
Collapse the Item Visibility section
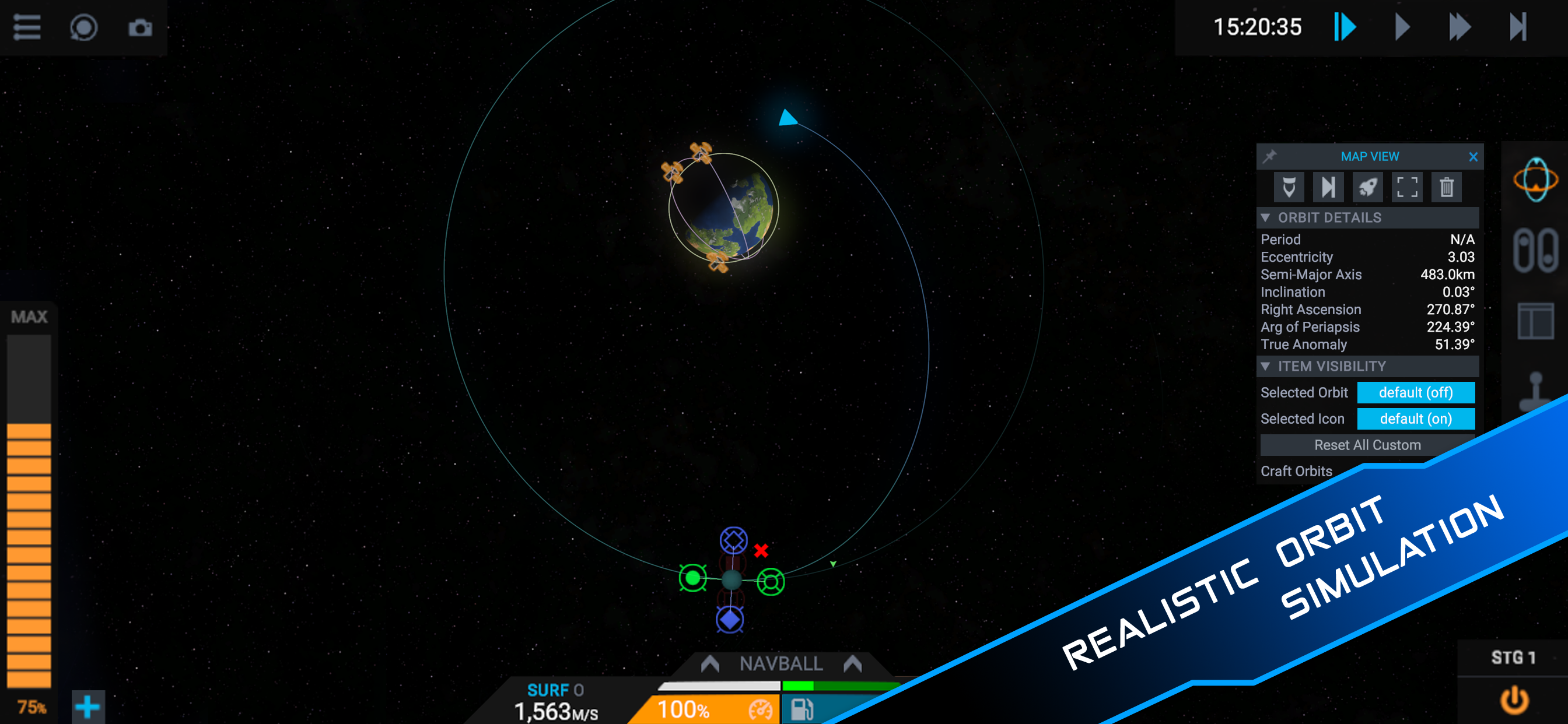(1265, 366)
